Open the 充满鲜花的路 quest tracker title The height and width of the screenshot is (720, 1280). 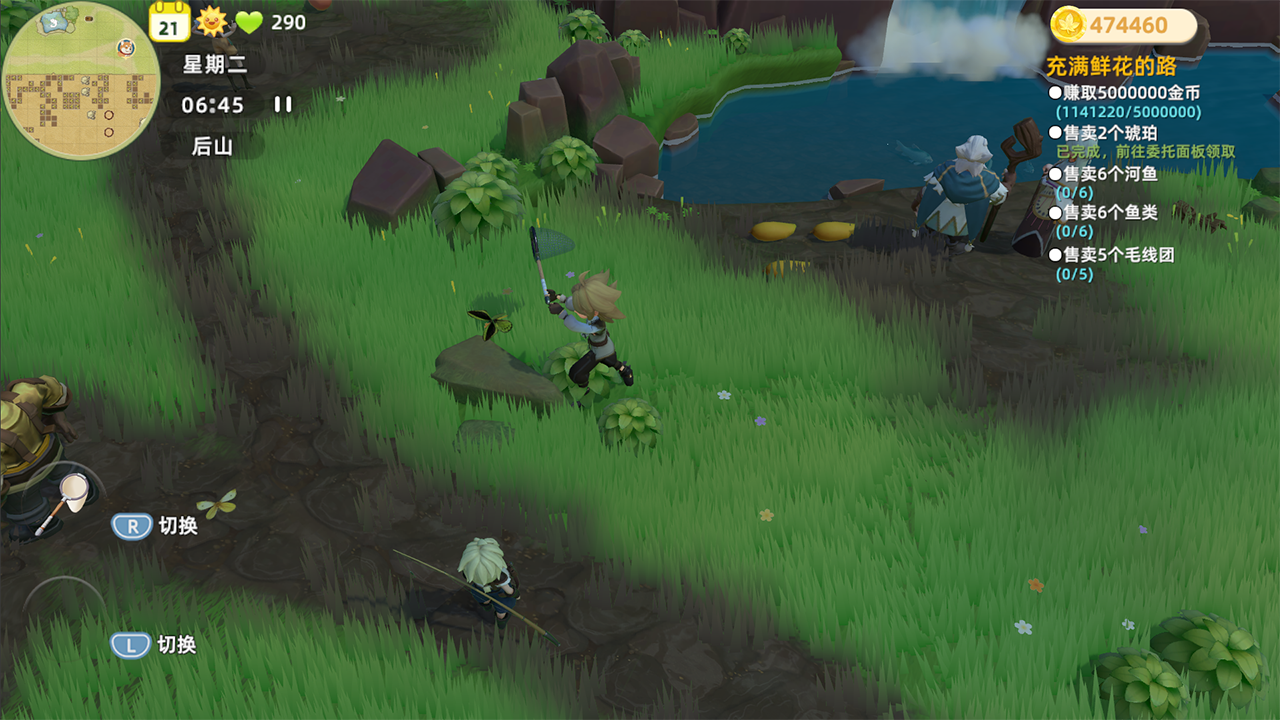(1110, 67)
